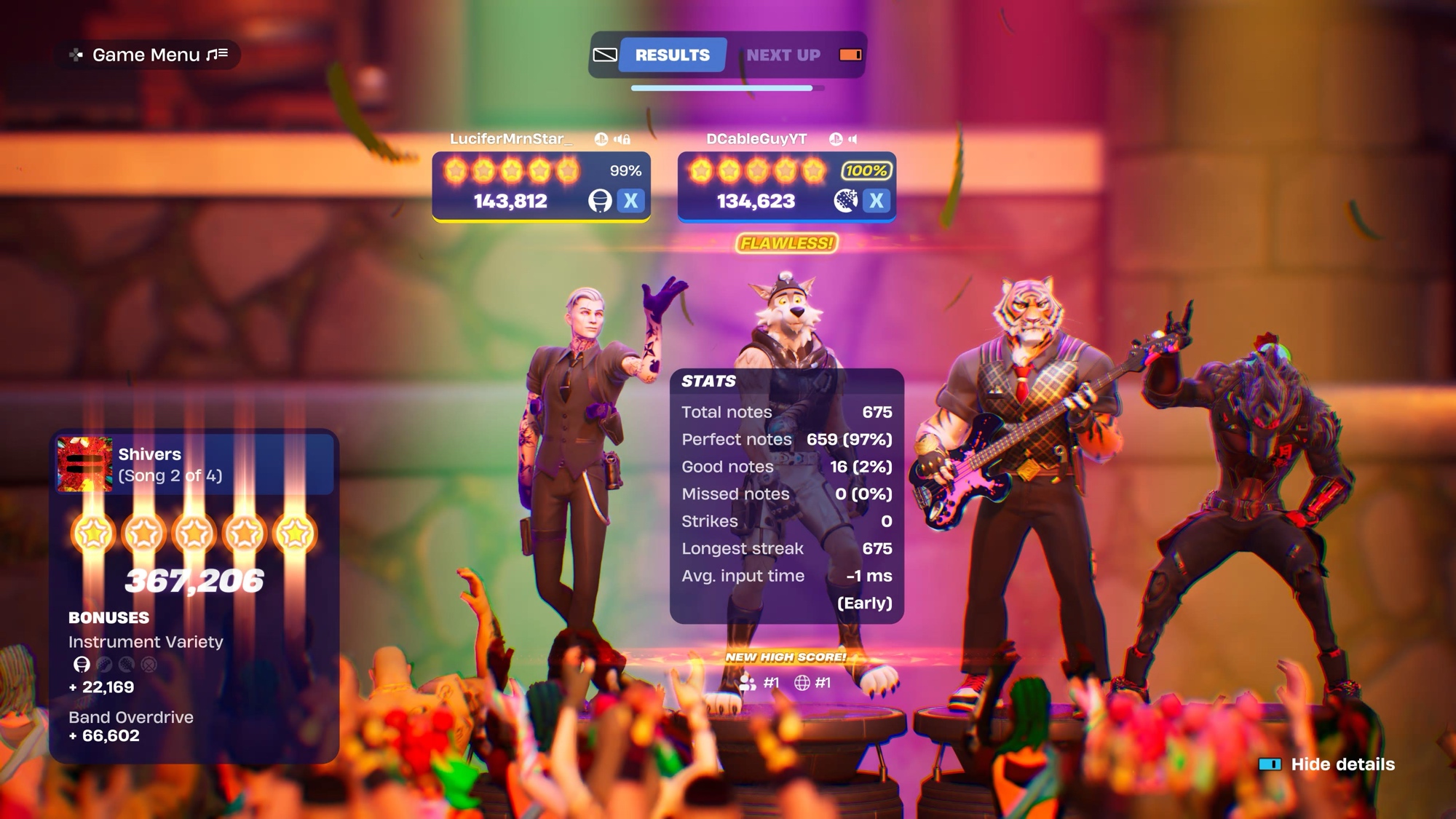Select LuciferMrnStar_ player score card
The width and height of the screenshot is (1456, 819).
541,186
